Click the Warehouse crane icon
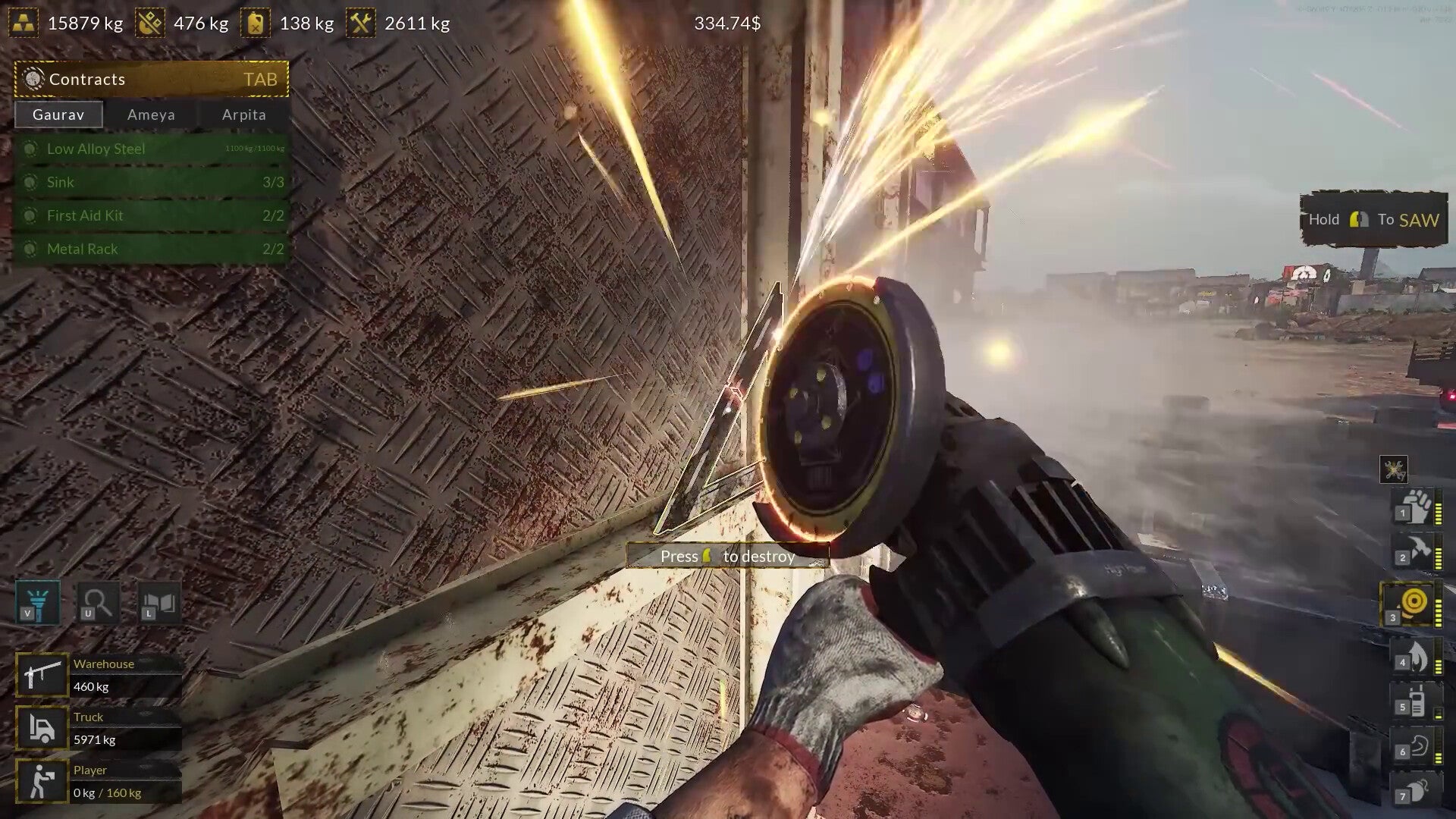The width and height of the screenshot is (1456, 819). click(x=42, y=674)
